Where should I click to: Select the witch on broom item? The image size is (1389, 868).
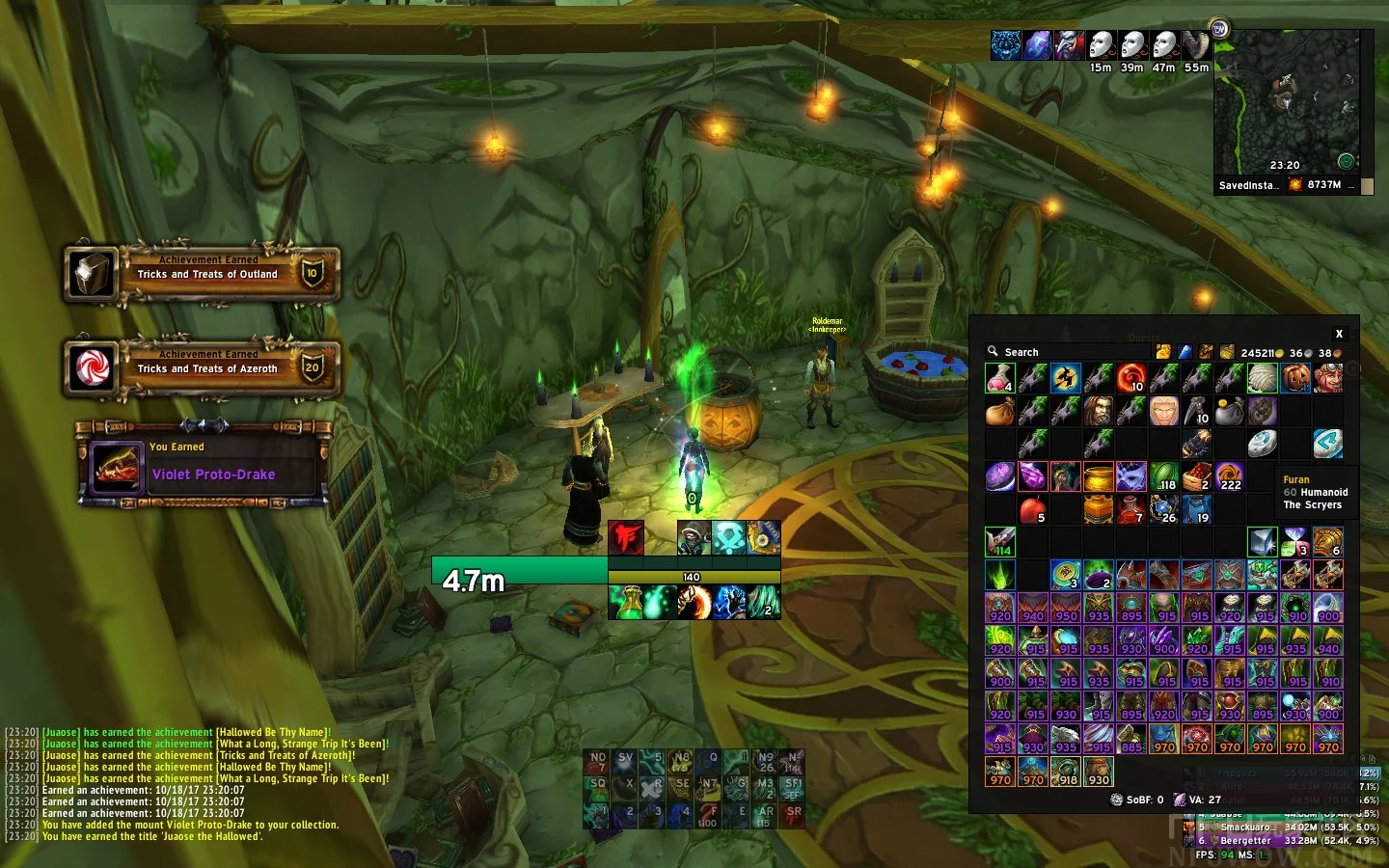click(1066, 378)
